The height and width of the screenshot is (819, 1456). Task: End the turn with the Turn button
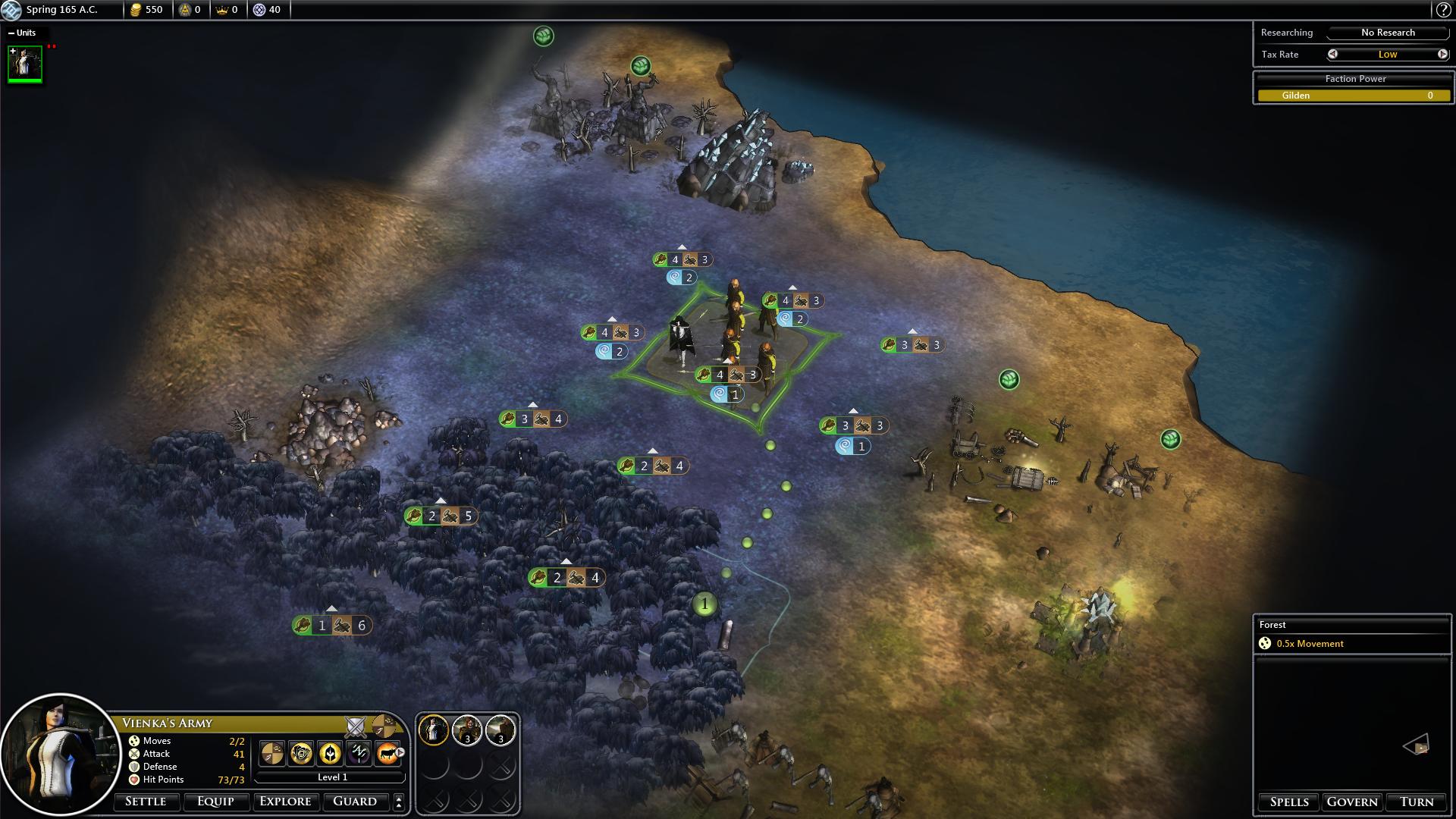pyautogui.click(x=1417, y=802)
